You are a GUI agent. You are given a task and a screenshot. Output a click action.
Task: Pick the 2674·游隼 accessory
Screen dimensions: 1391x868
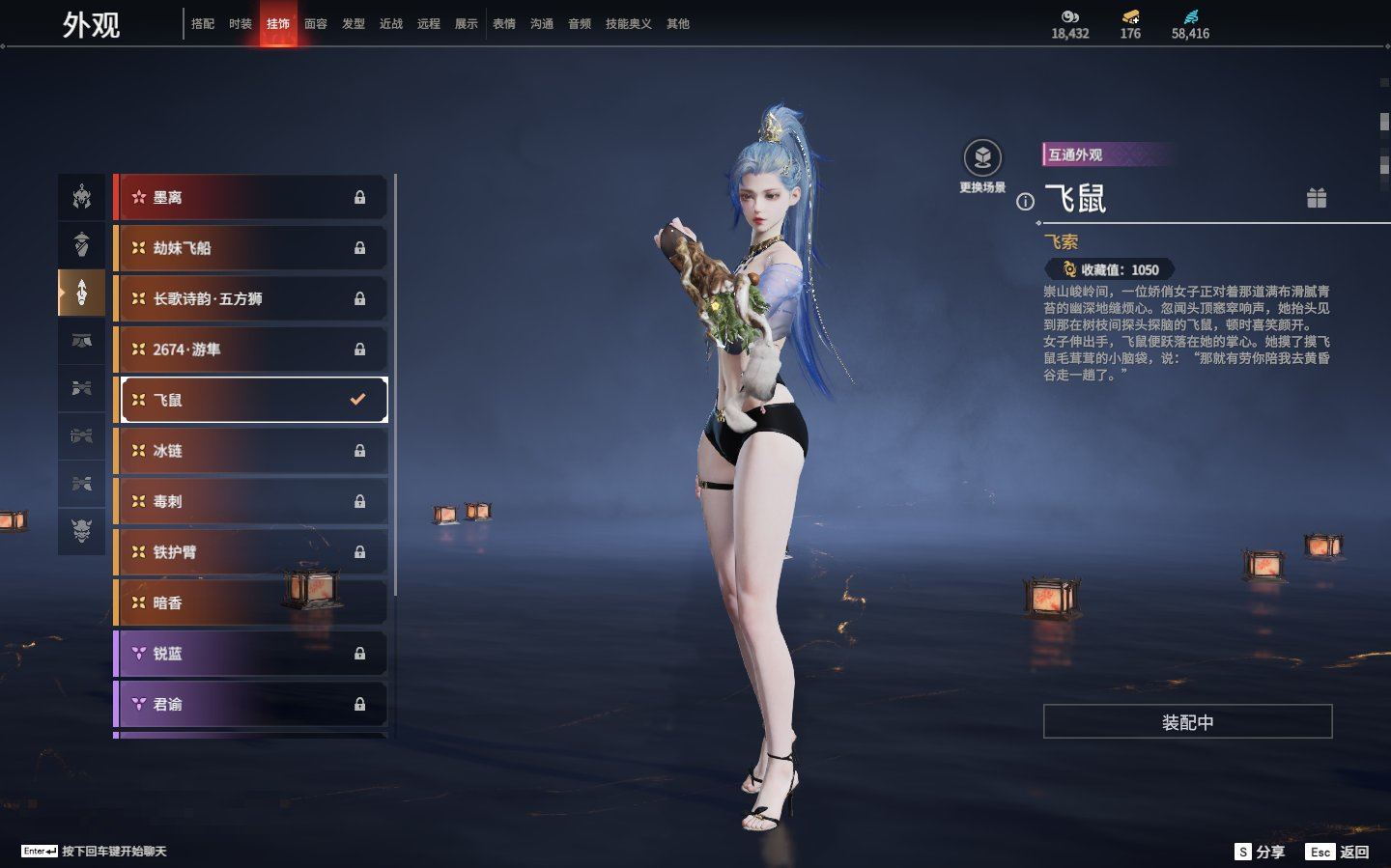251,350
